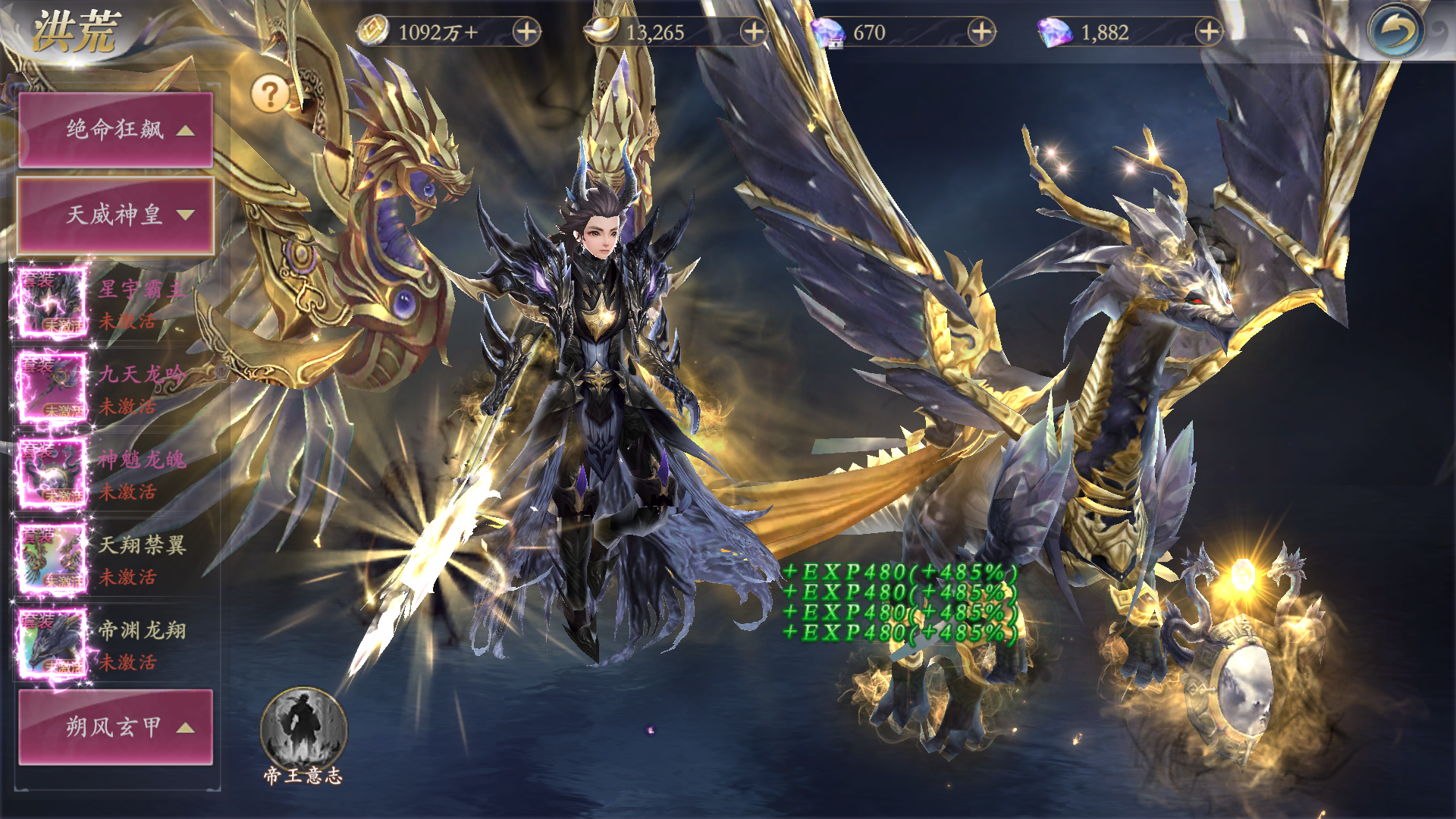Expand the 朔风玄甲 category
The image size is (1456, 819).
(x=115, y=727)
